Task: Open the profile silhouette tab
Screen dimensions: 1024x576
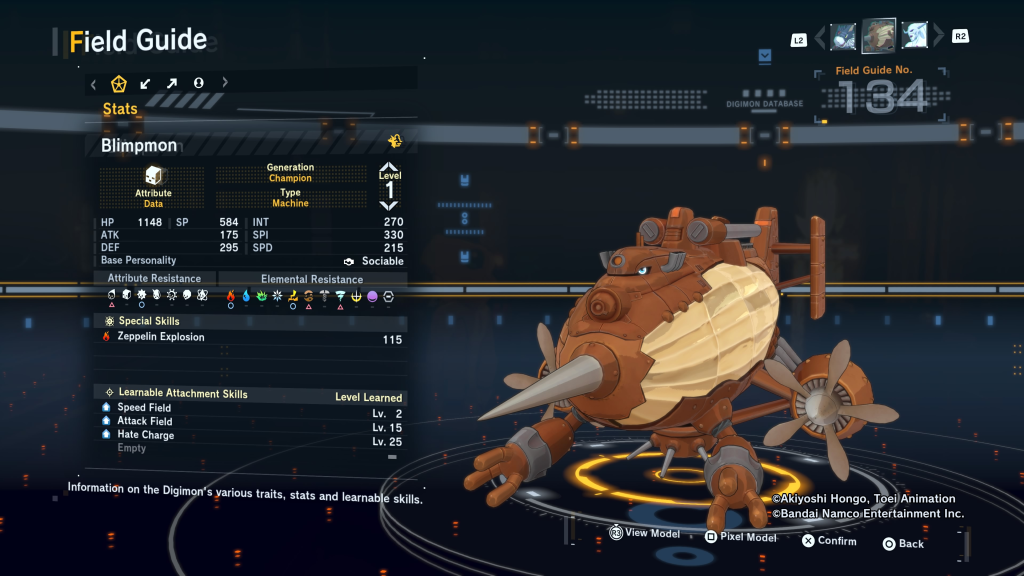Action: (198, 83)
